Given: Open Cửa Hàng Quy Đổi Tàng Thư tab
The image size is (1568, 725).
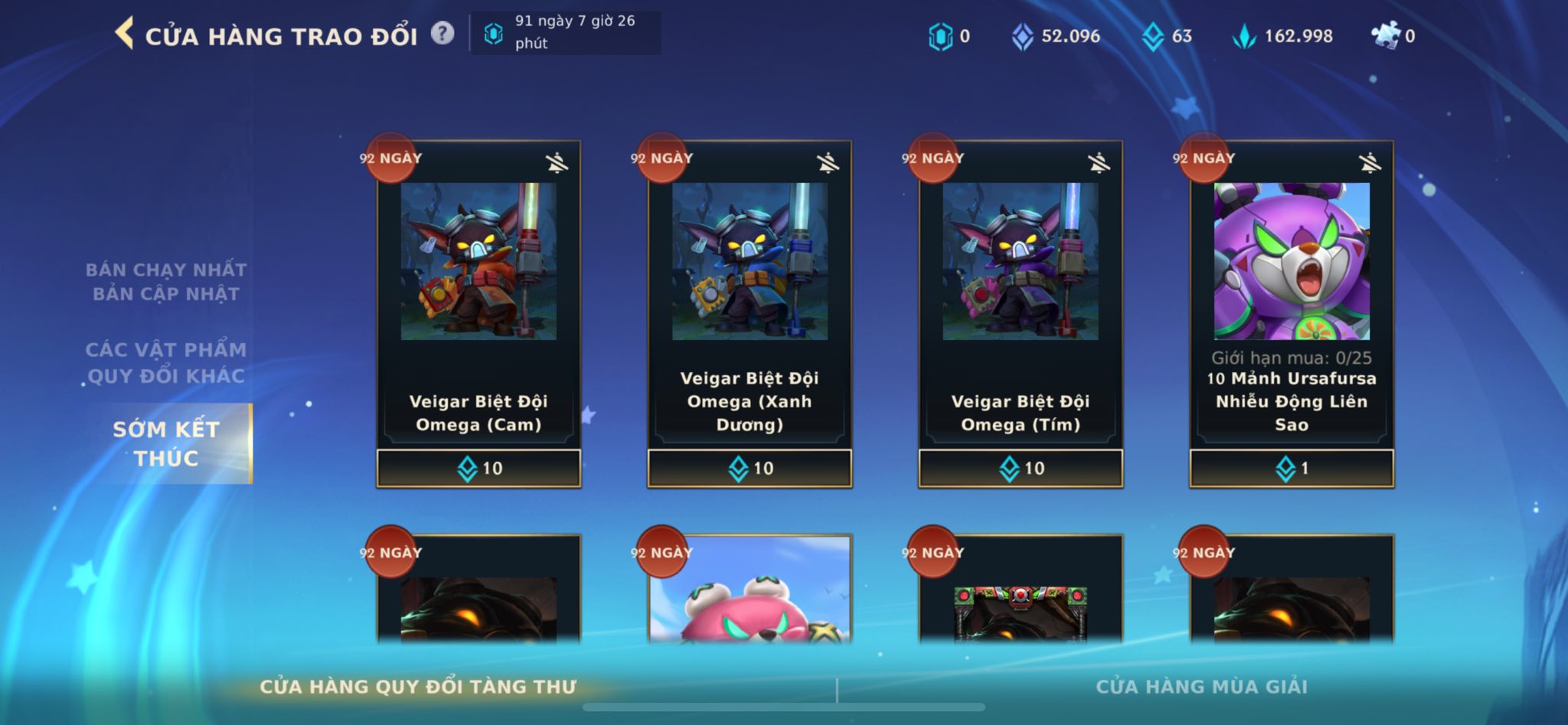Looking at the screenshot, I should click(x=418, y=687).
